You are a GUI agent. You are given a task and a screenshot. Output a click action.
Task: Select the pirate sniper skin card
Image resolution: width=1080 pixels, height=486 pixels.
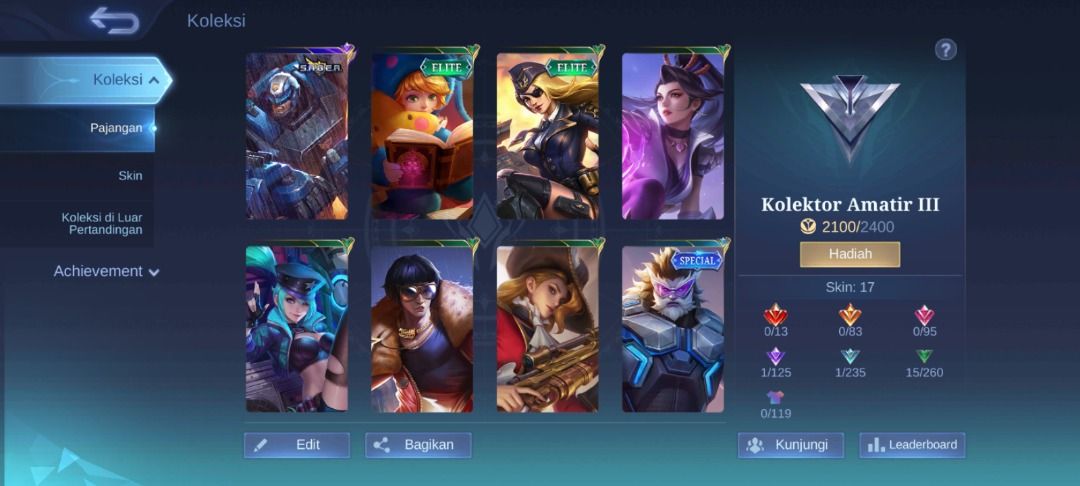coord(547,328)
